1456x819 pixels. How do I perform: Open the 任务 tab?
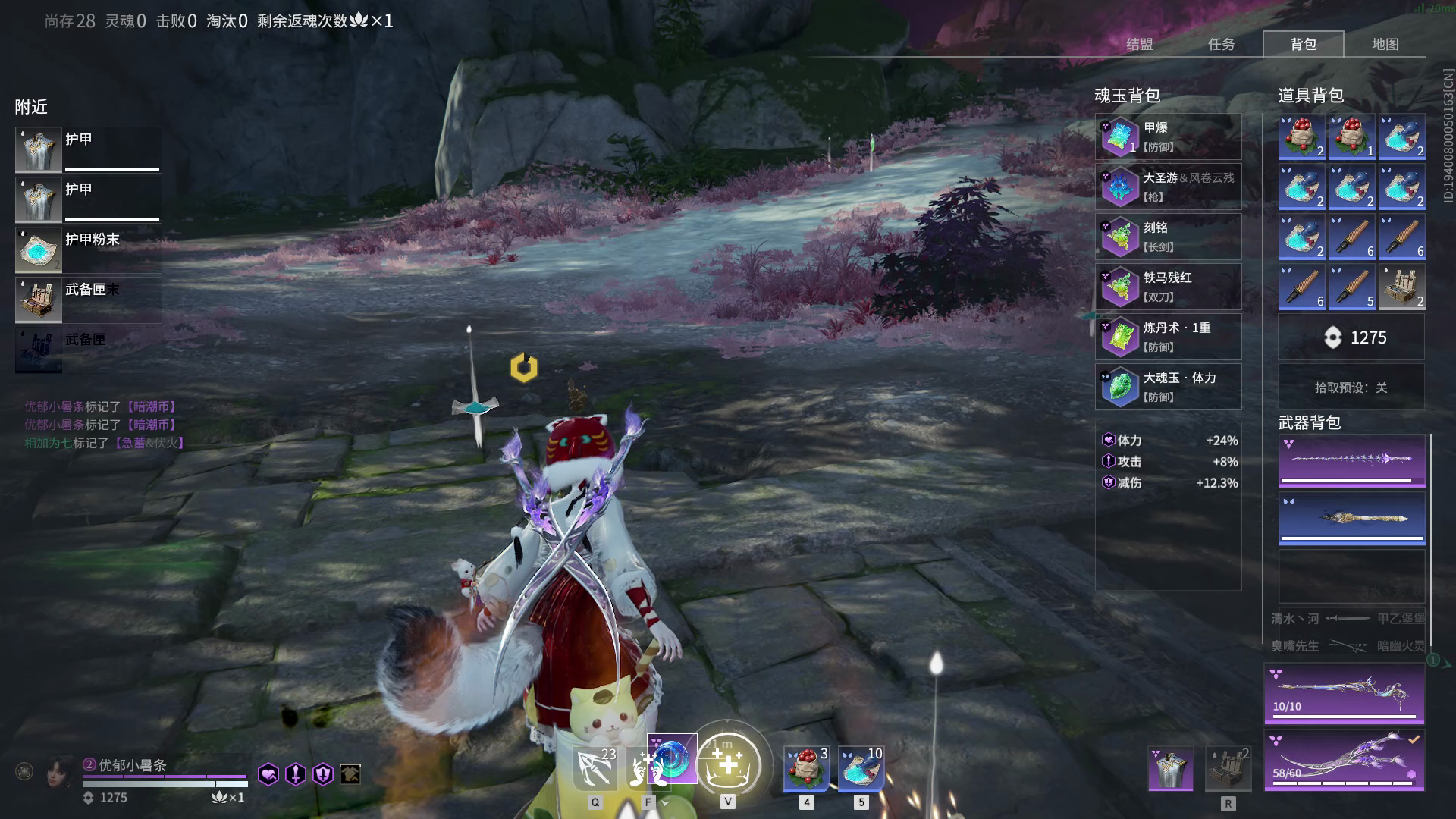click(1221, 44)
